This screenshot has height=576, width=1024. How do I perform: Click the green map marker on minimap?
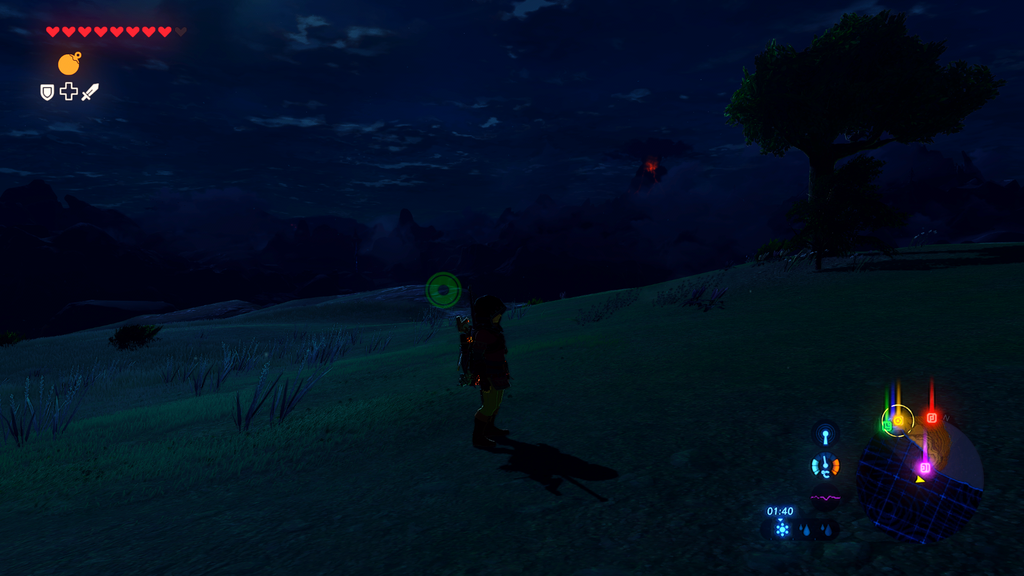886,426
